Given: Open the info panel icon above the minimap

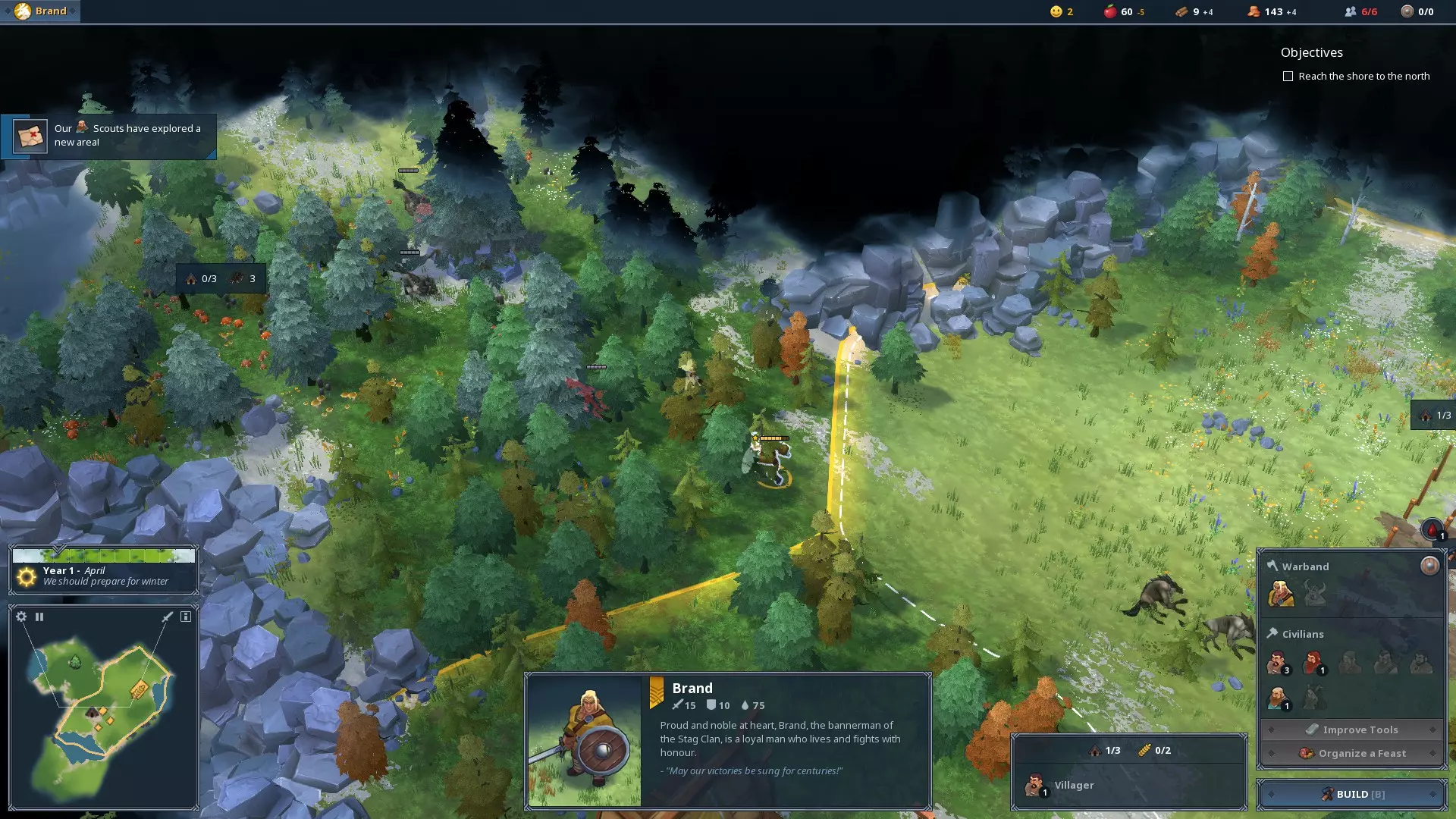Looking at the screenshot, I should (186, 617).
